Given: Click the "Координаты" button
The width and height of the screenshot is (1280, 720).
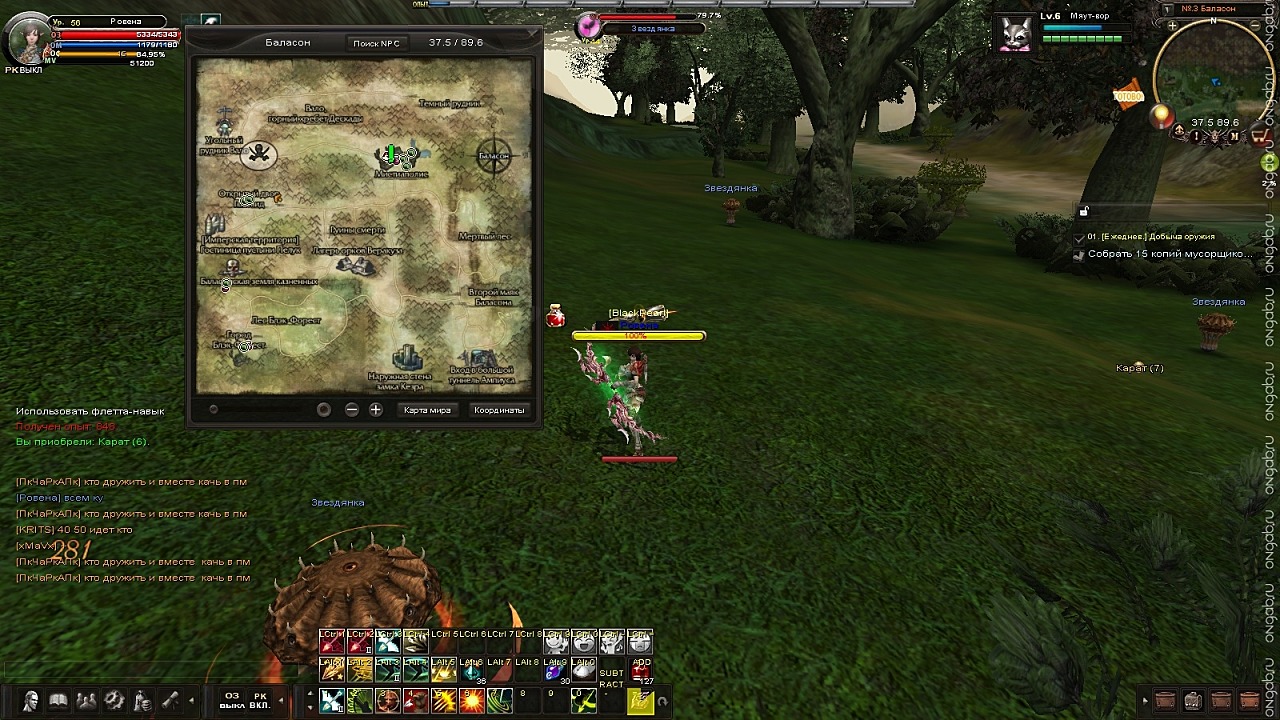Looking at the screenshot, I should 499,410.
